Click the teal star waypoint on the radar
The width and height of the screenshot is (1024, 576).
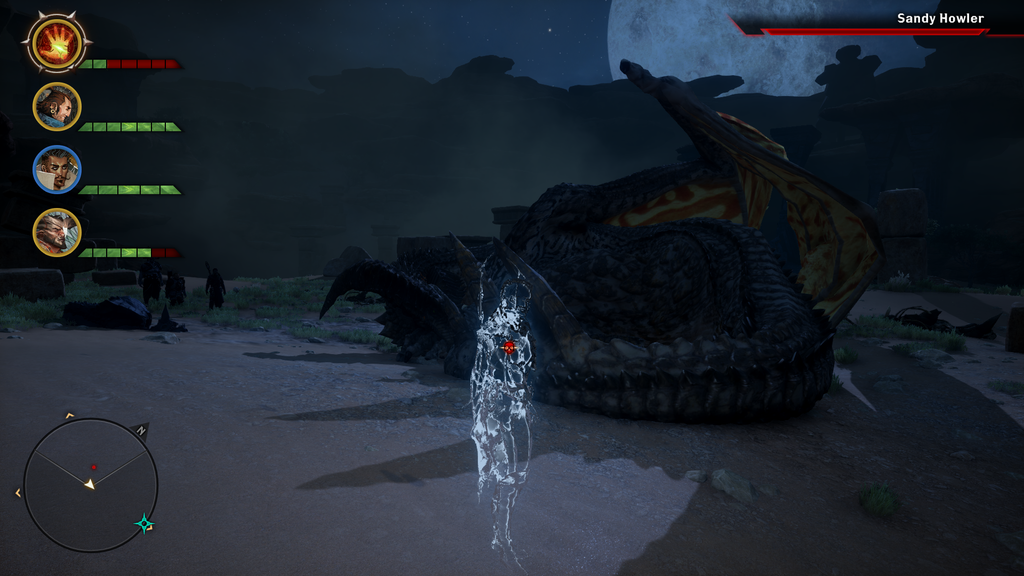pyautogui.click(x=145, y=523)
